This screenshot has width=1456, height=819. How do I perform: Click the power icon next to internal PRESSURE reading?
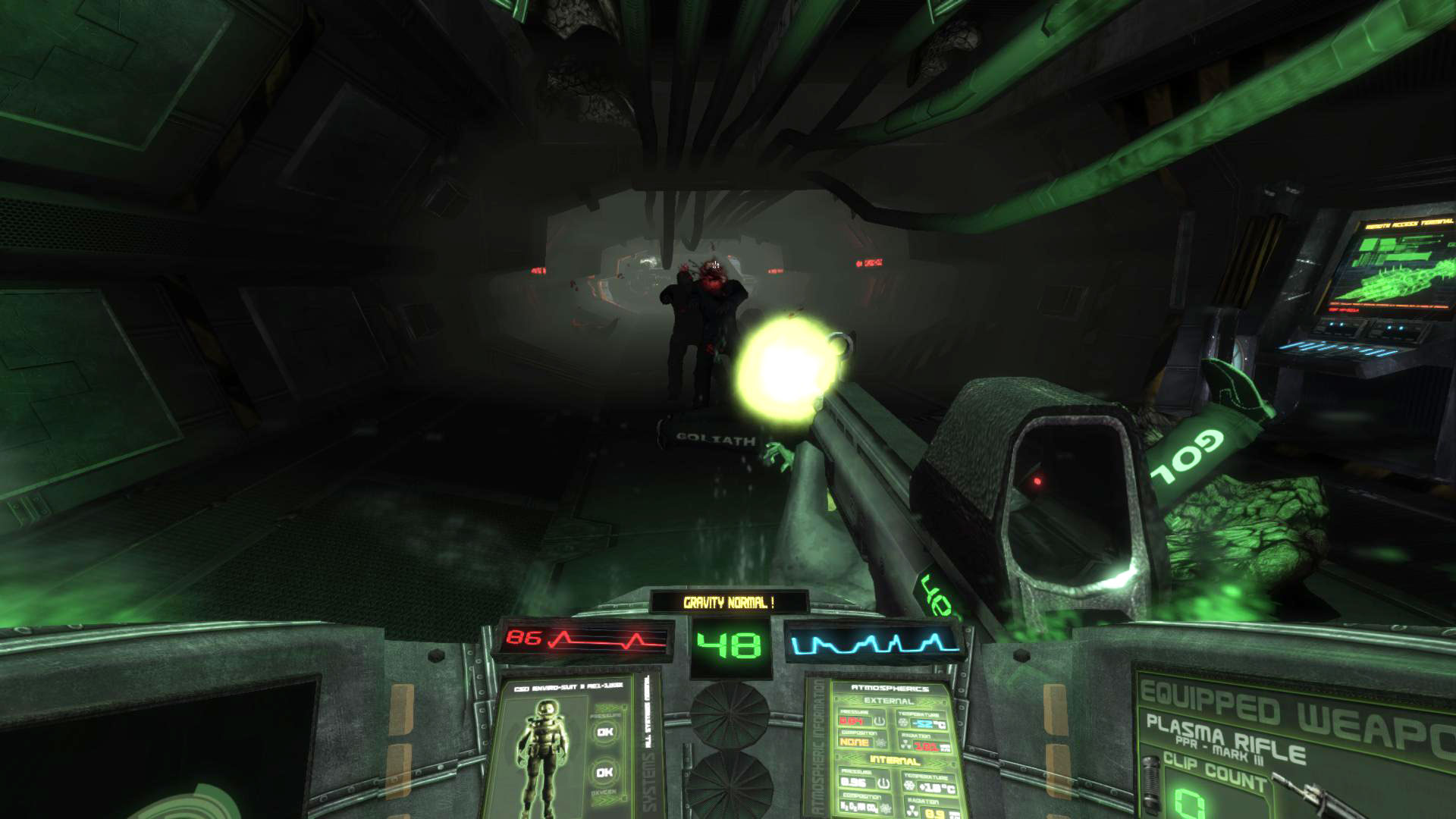coord(883,783)
